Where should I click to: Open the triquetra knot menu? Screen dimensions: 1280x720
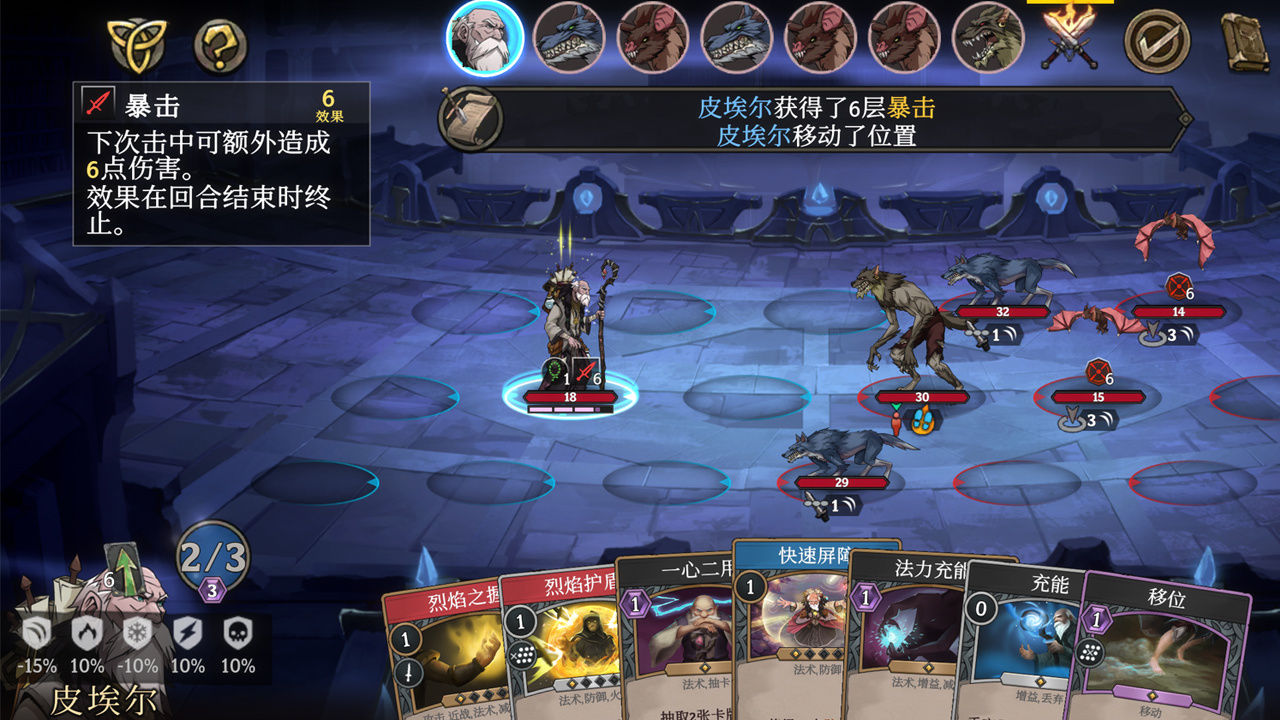pyautogui.click(x=138, y=43)
